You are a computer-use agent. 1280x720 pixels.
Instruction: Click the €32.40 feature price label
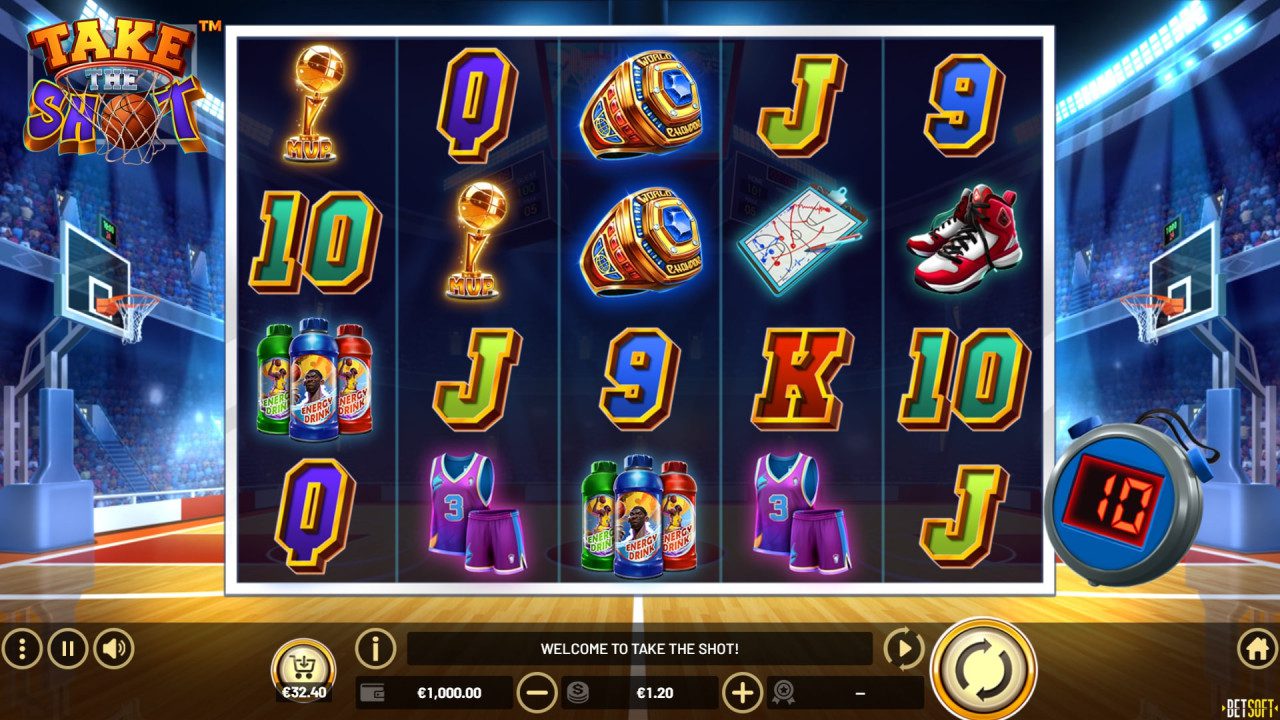point(307,692)
